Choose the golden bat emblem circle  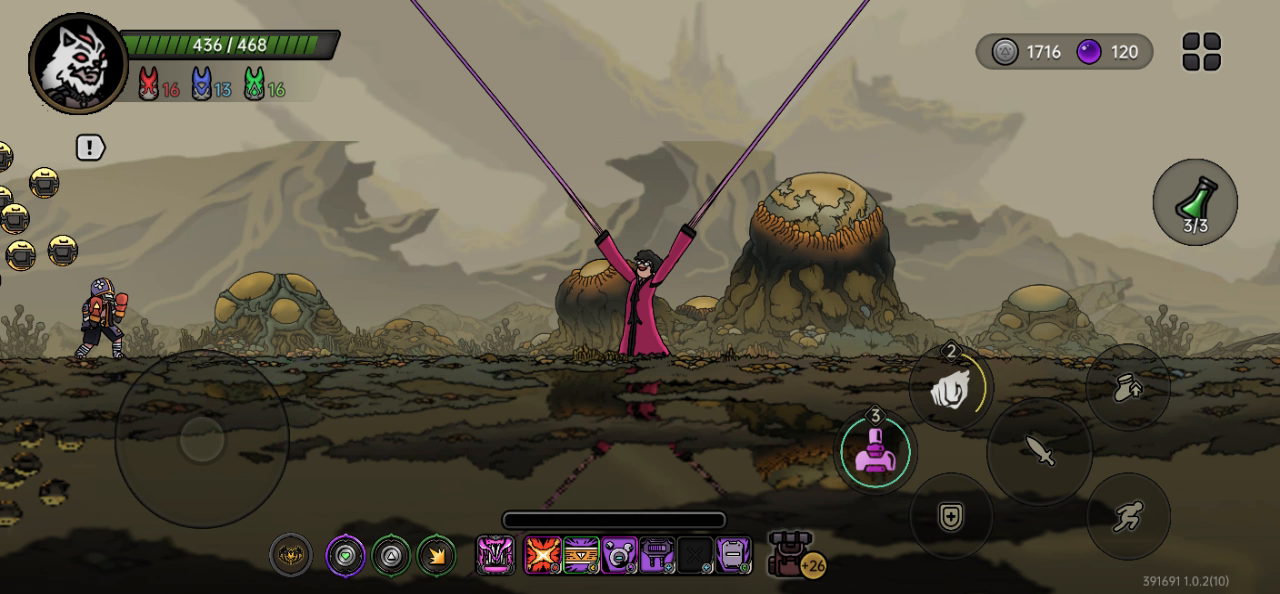[x=291, y=555]
